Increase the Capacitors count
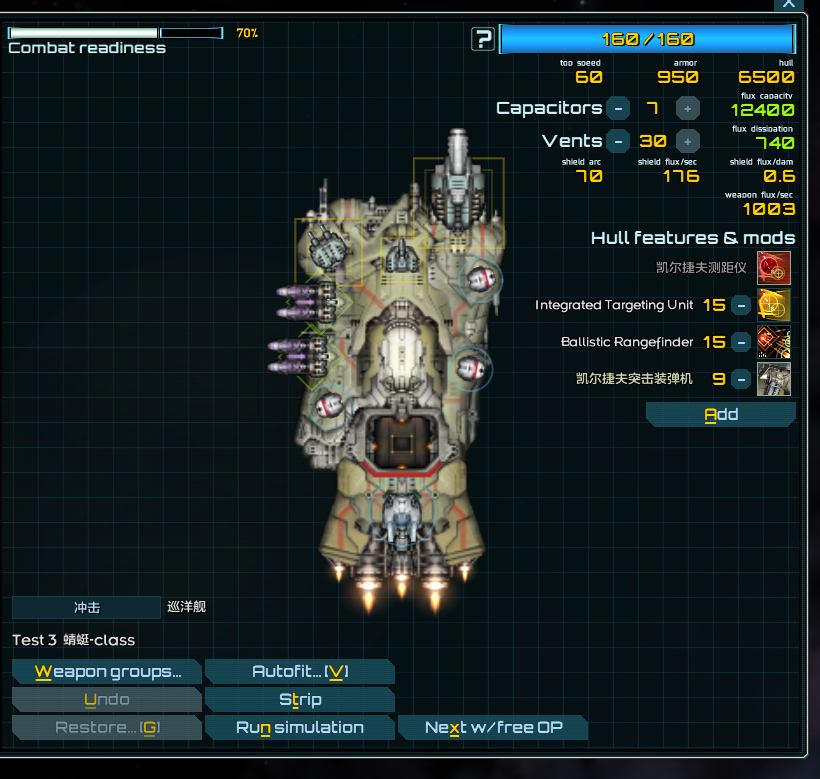This screenshot has width=820, height=779. (x=687, y=108)
